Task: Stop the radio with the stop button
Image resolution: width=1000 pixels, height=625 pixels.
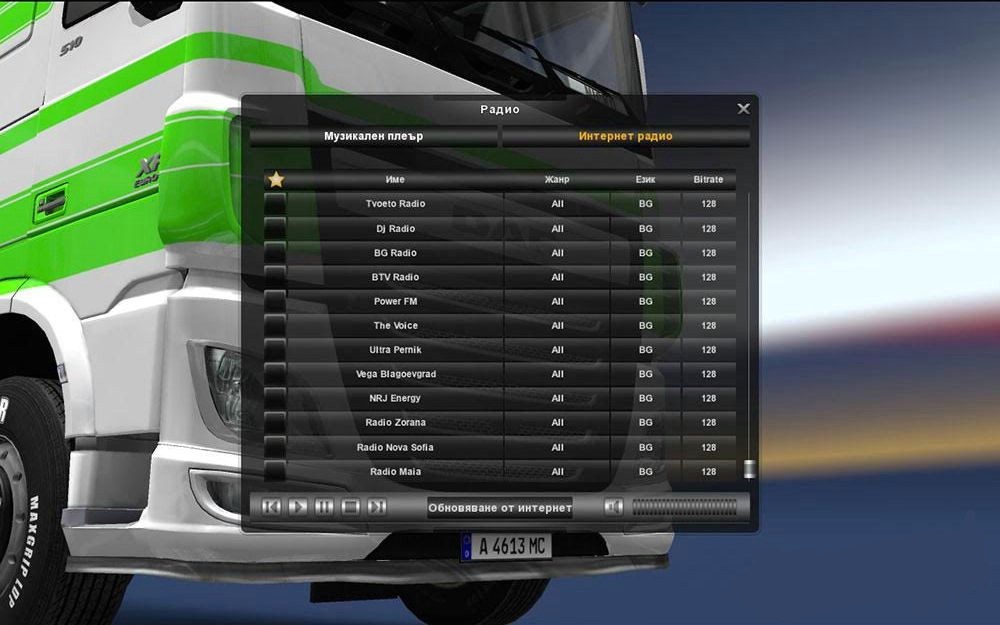Action: [x=350, y=507]
